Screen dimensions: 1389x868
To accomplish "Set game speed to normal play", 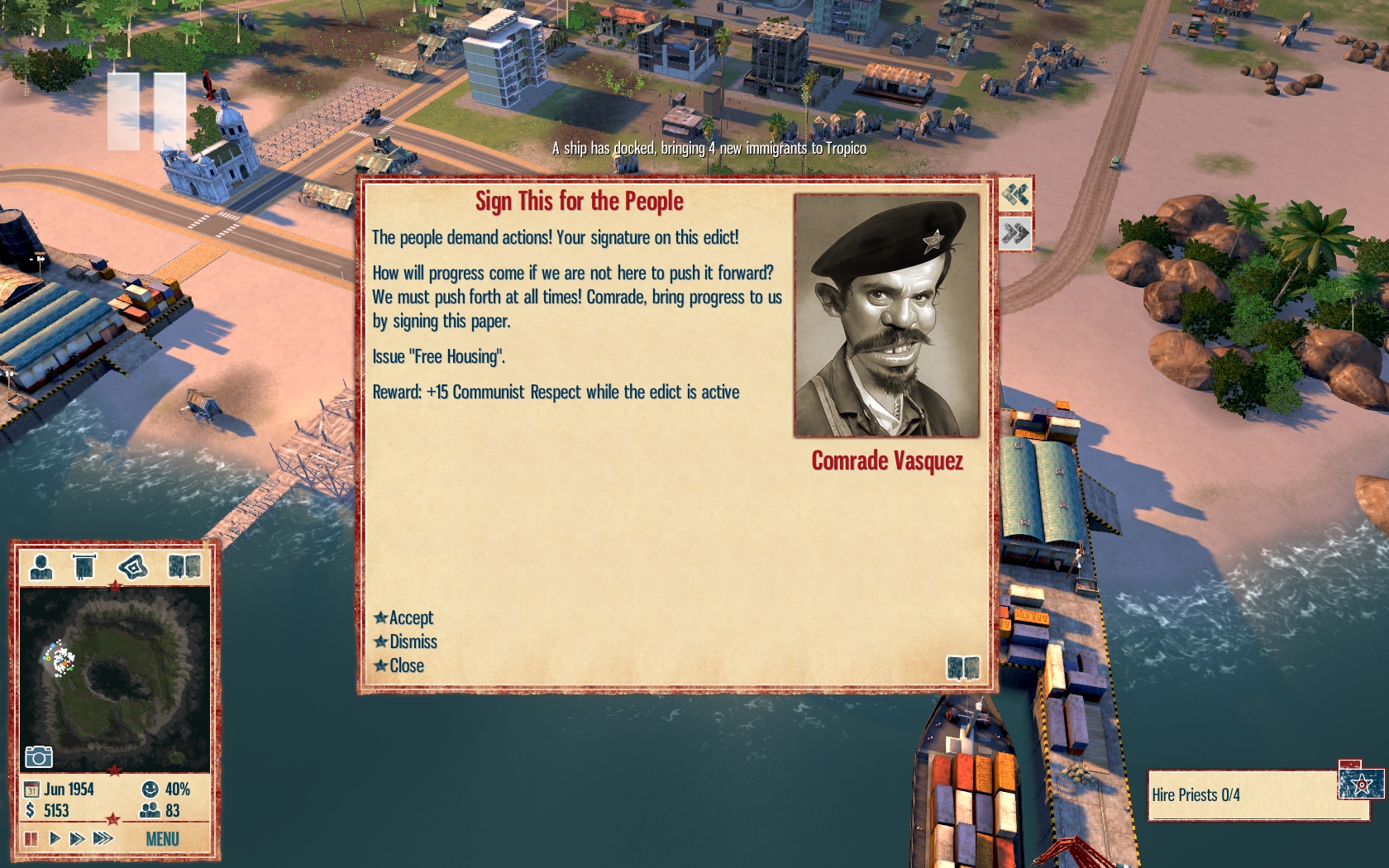I will pos(55,839).
